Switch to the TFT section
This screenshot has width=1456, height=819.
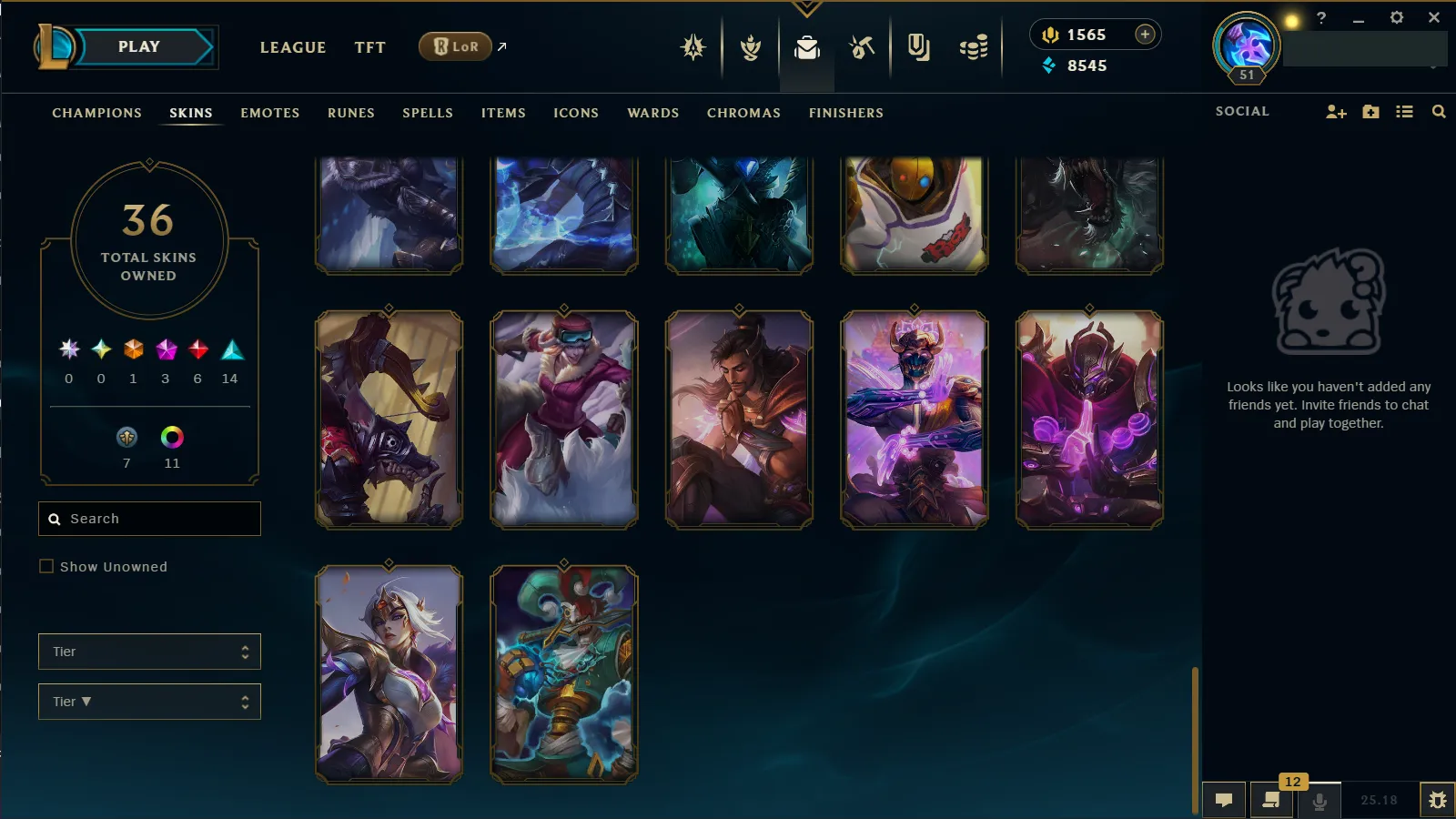point(369,47)
